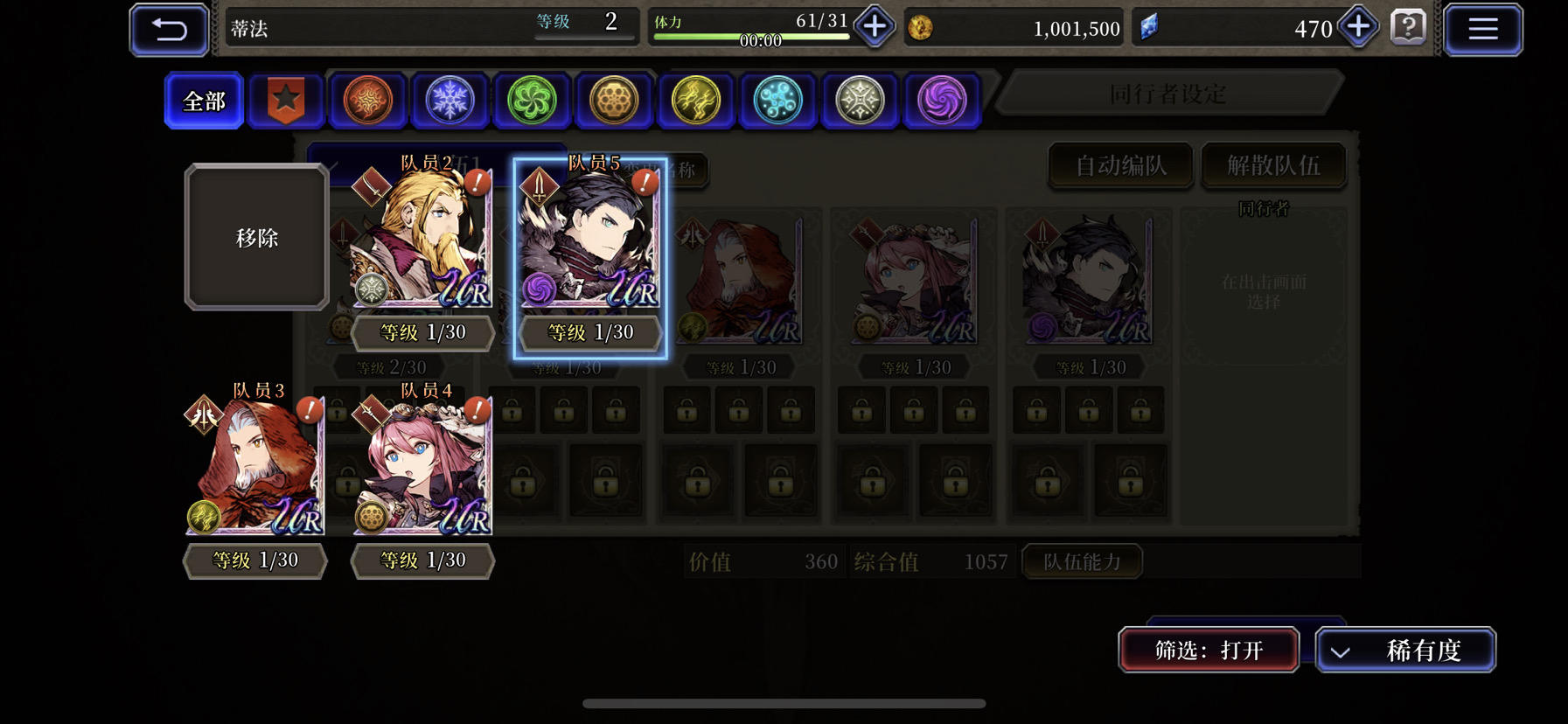
Task: Select the 队员5 character card
Action: click(589, 254)
